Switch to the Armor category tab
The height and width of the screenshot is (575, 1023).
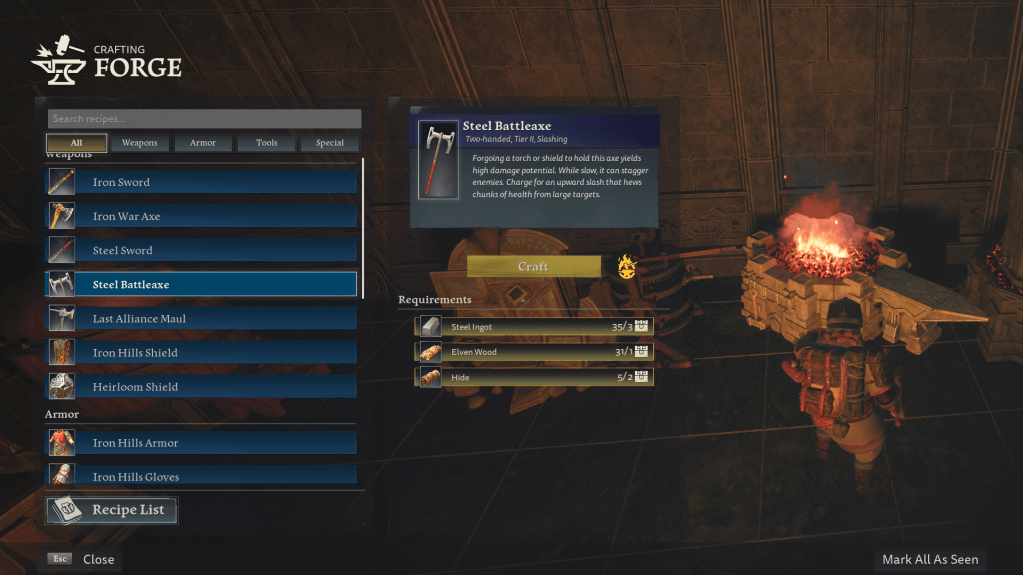coord(203,143)
